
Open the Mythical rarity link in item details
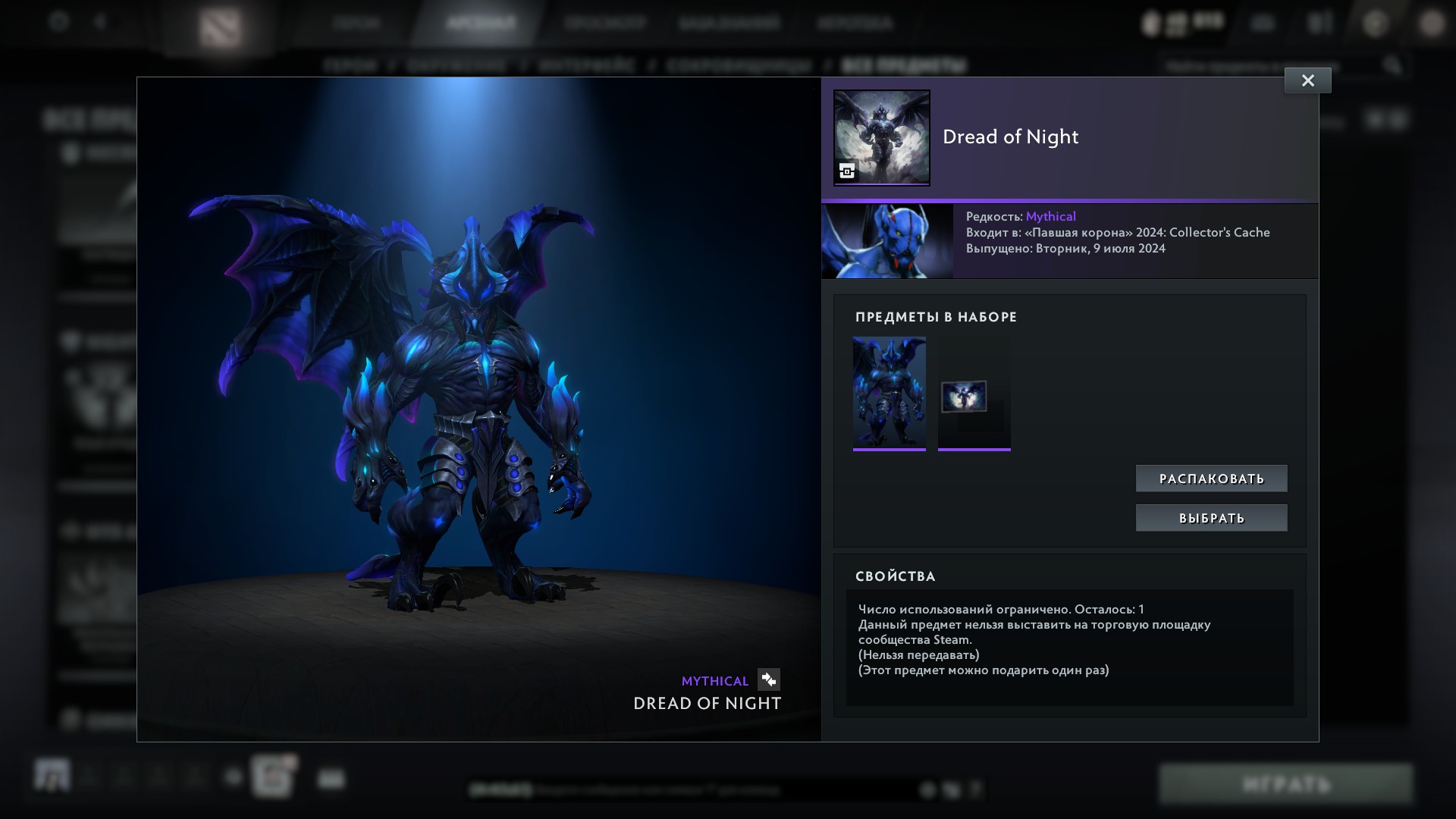(1050, 215)
